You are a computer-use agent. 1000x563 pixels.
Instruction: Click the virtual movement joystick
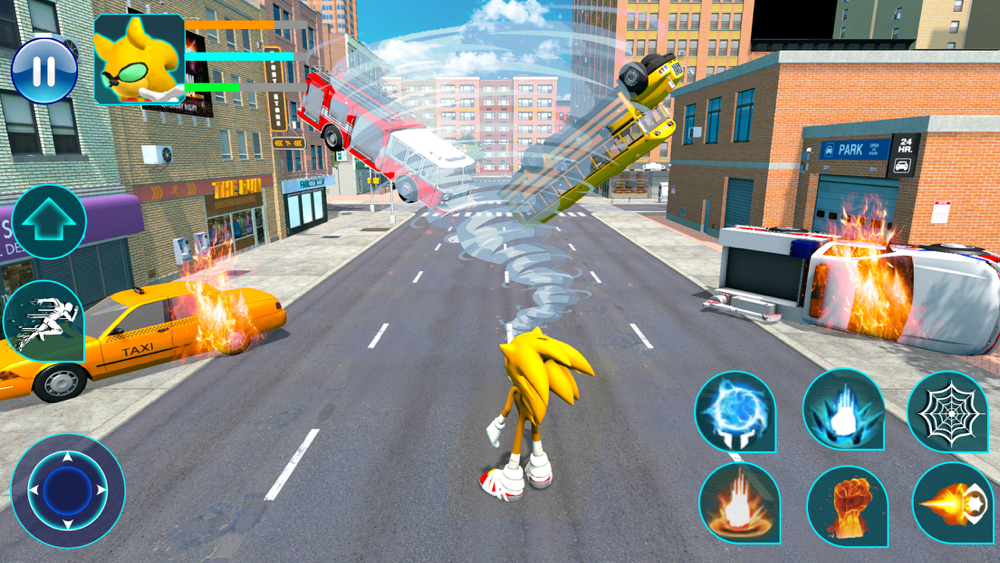68,490
